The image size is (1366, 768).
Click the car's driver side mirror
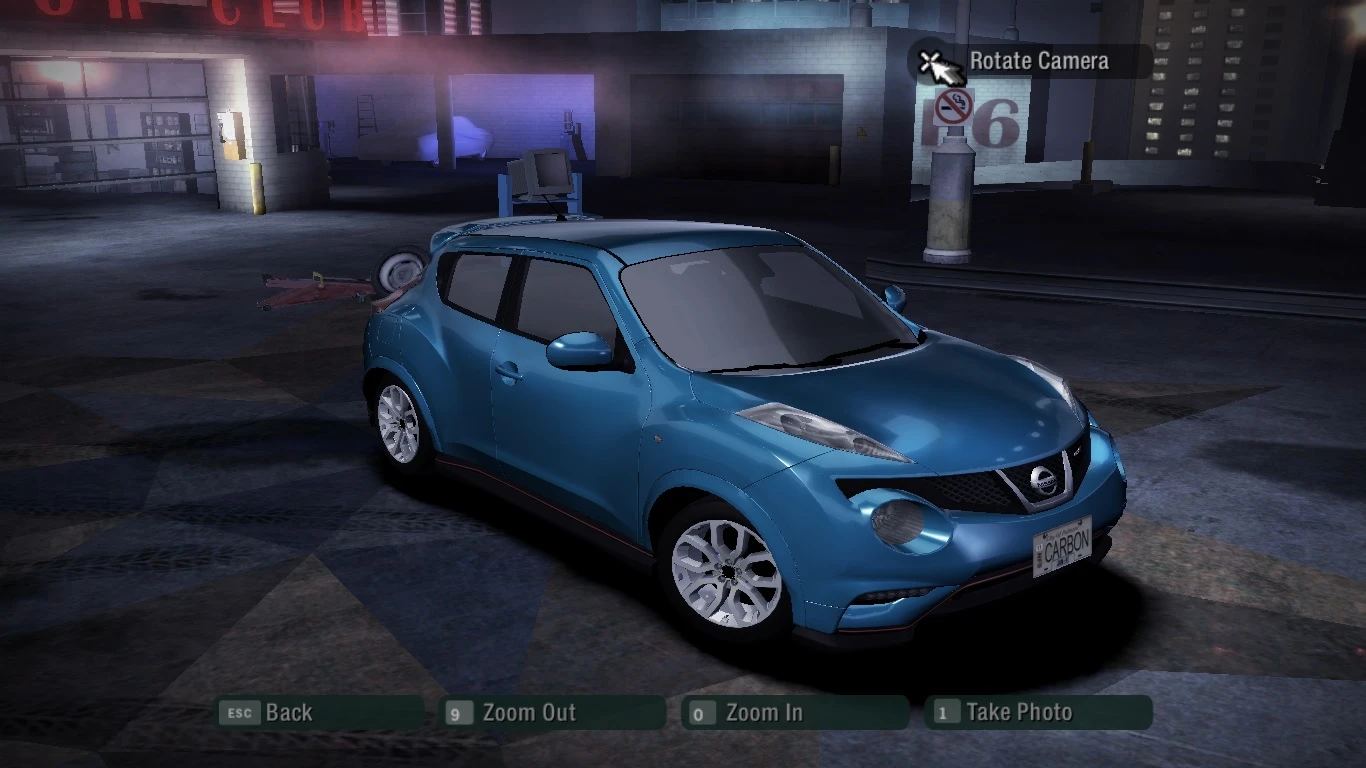578,351
